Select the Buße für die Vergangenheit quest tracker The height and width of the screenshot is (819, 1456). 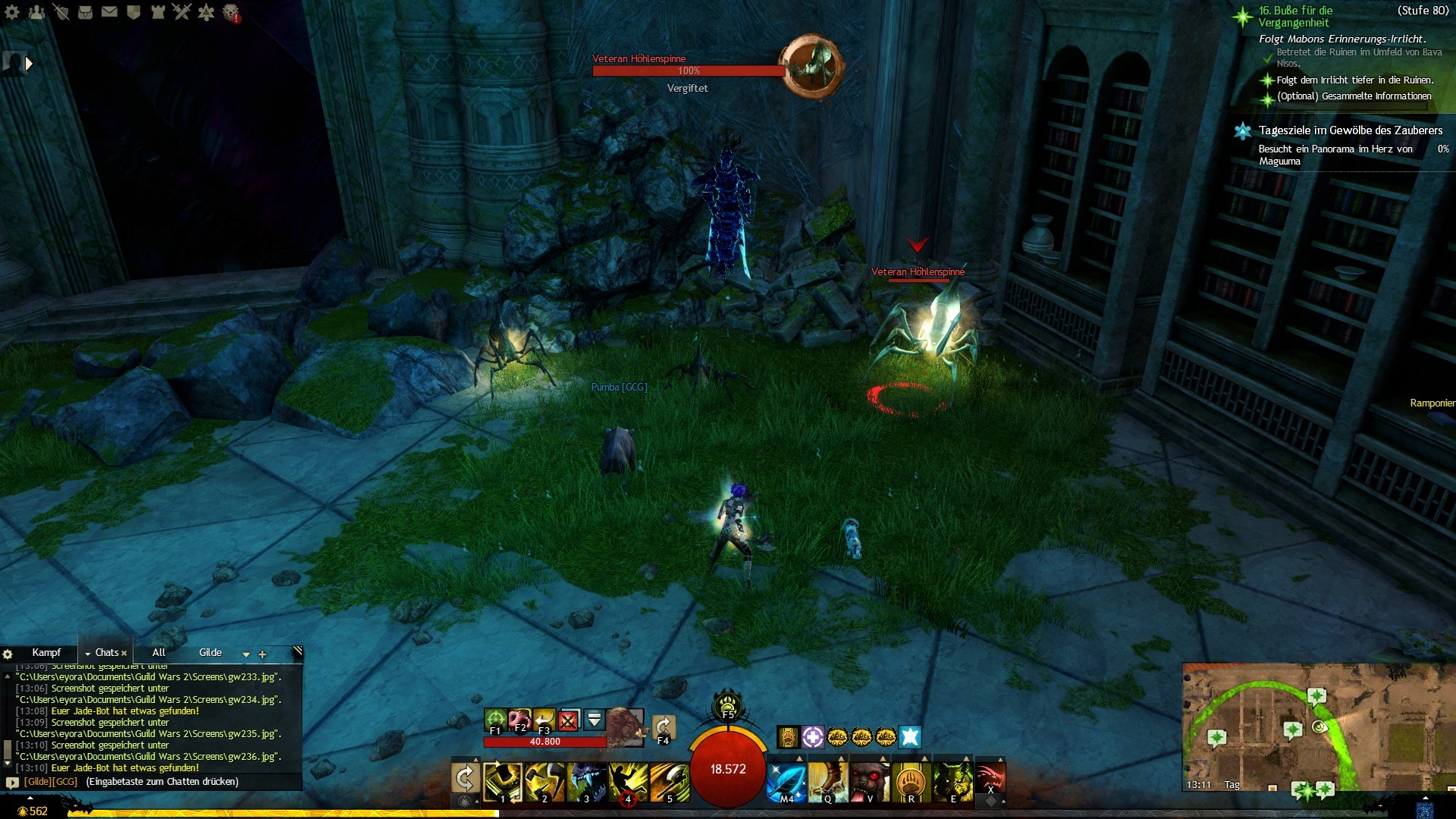(1295, 17)
